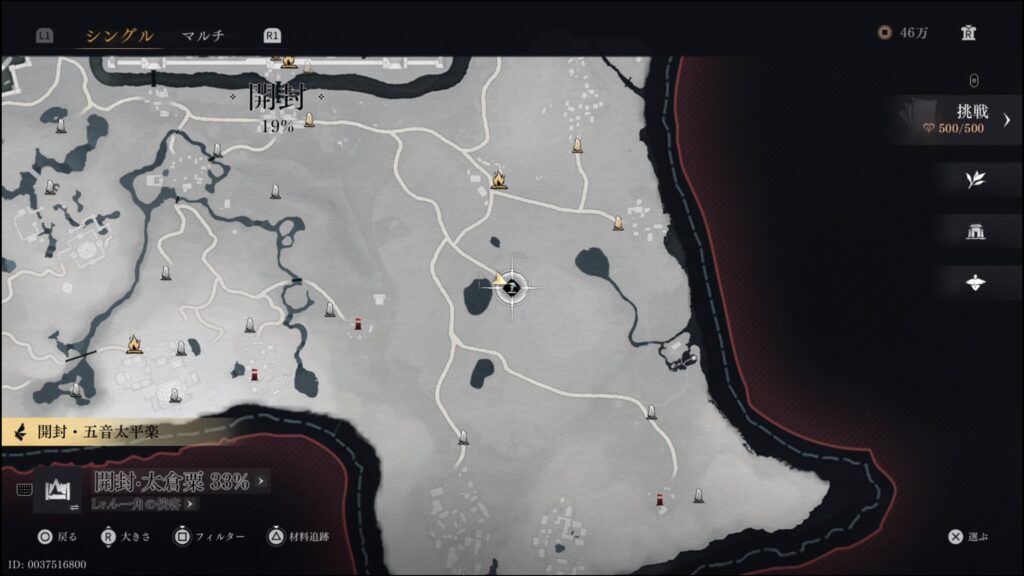1024x576 pixels.
Task: Open the gate building icon button
Action: tap(975, 232)
